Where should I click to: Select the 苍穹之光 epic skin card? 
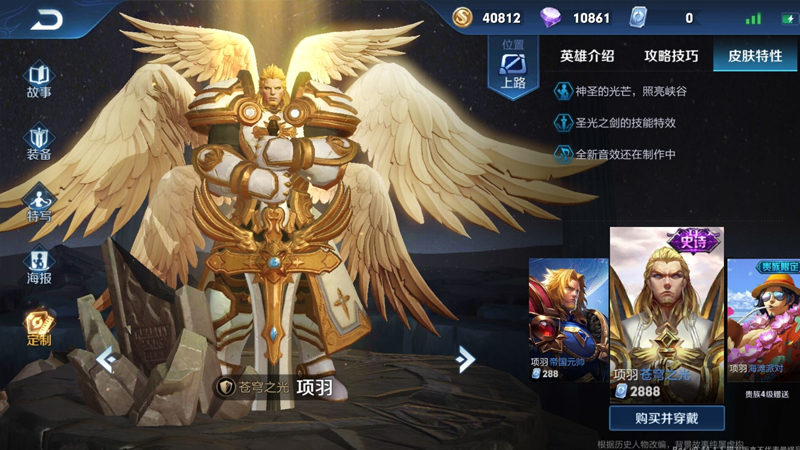pos(666,315)
